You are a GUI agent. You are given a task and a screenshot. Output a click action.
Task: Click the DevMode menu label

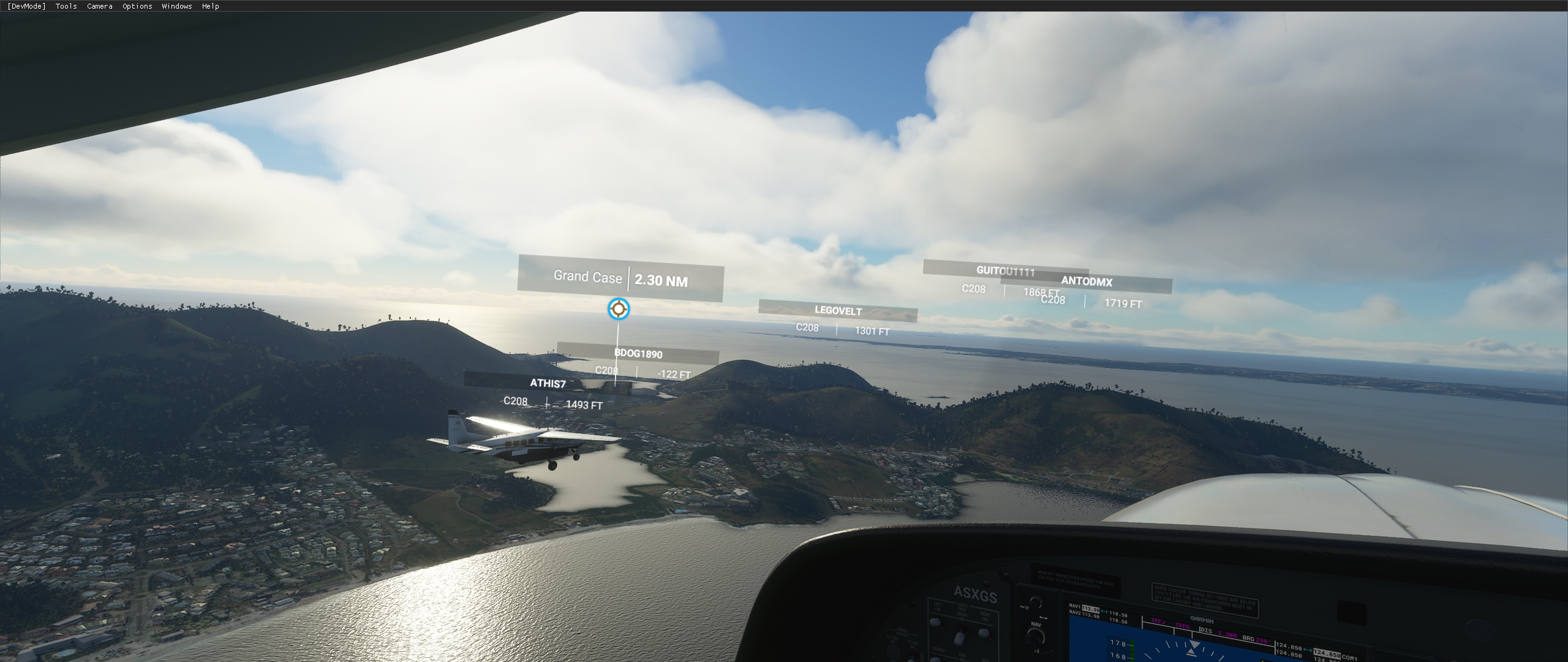[26, 6]
